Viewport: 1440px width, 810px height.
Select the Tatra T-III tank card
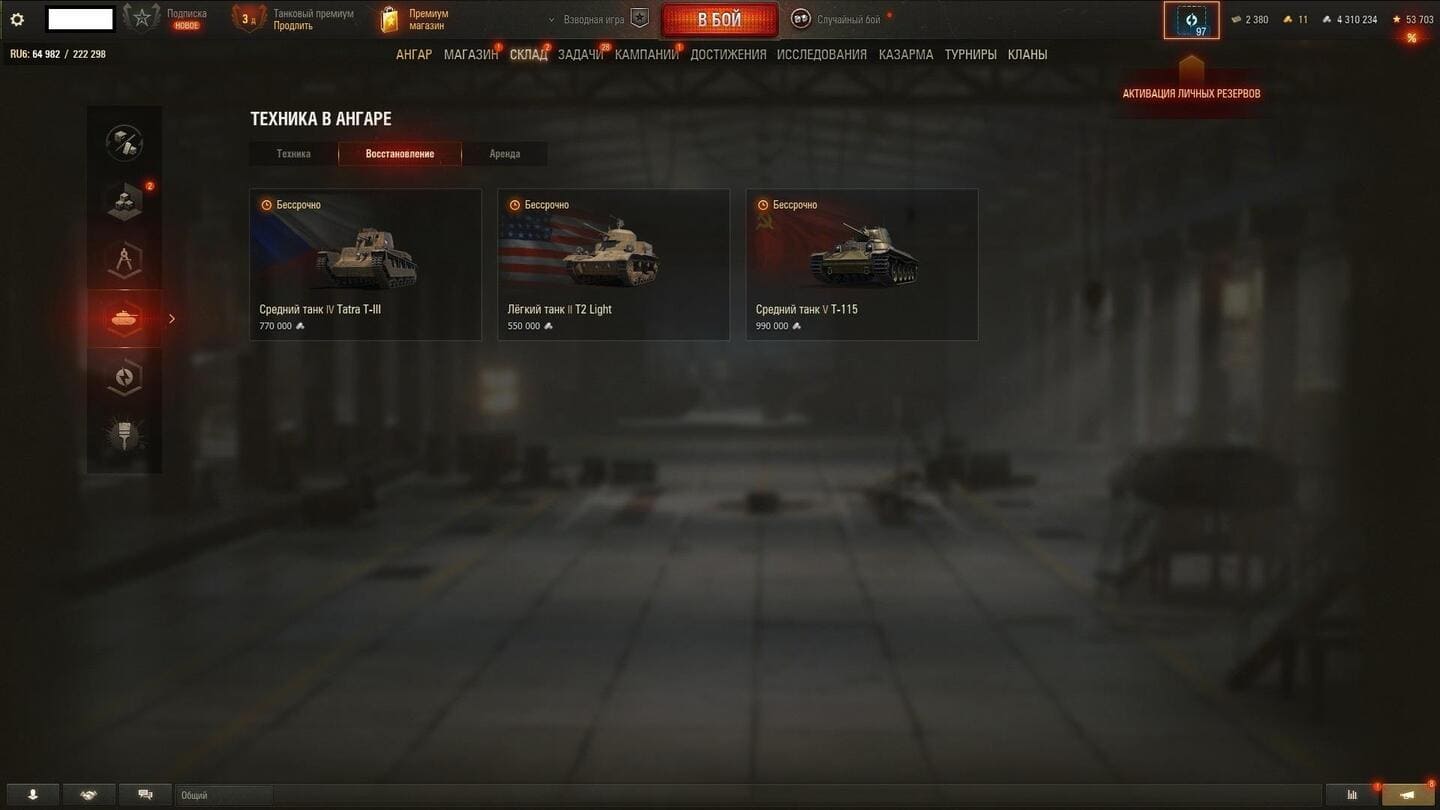tap(365, 265)
